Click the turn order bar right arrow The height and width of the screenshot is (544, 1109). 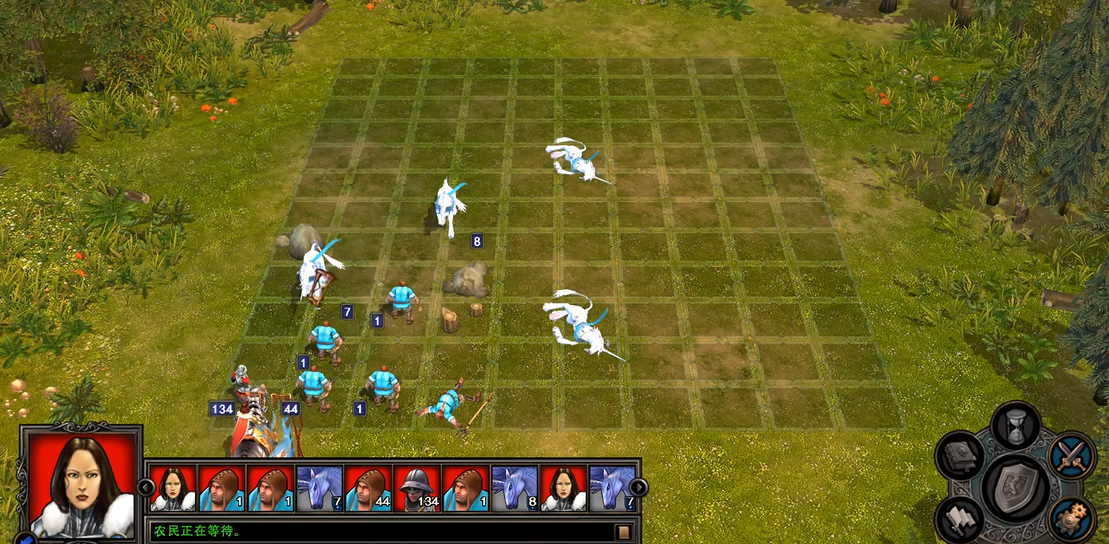639,487
